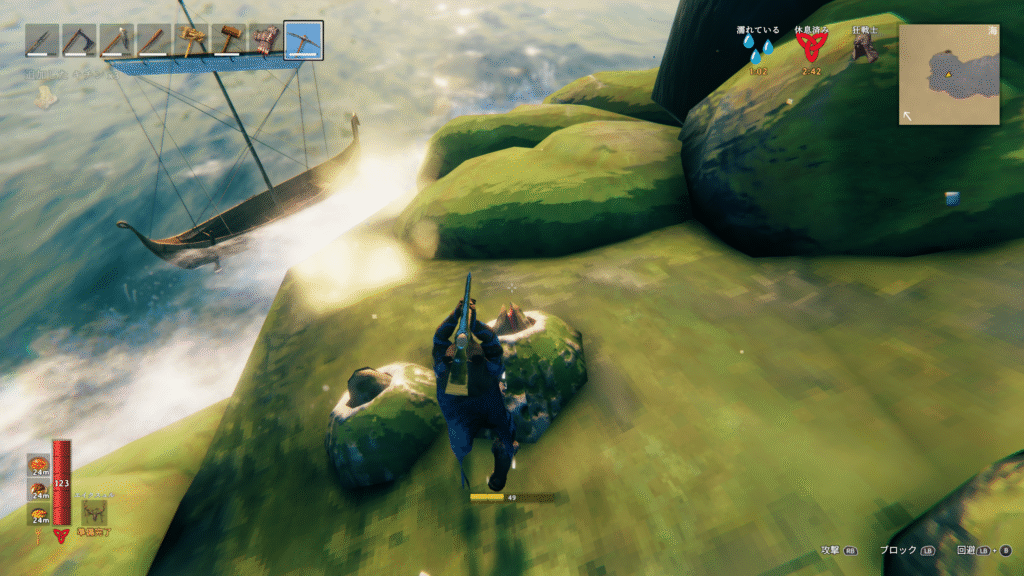
Task: Open the minimap showing the sea area
Action: 949,75
